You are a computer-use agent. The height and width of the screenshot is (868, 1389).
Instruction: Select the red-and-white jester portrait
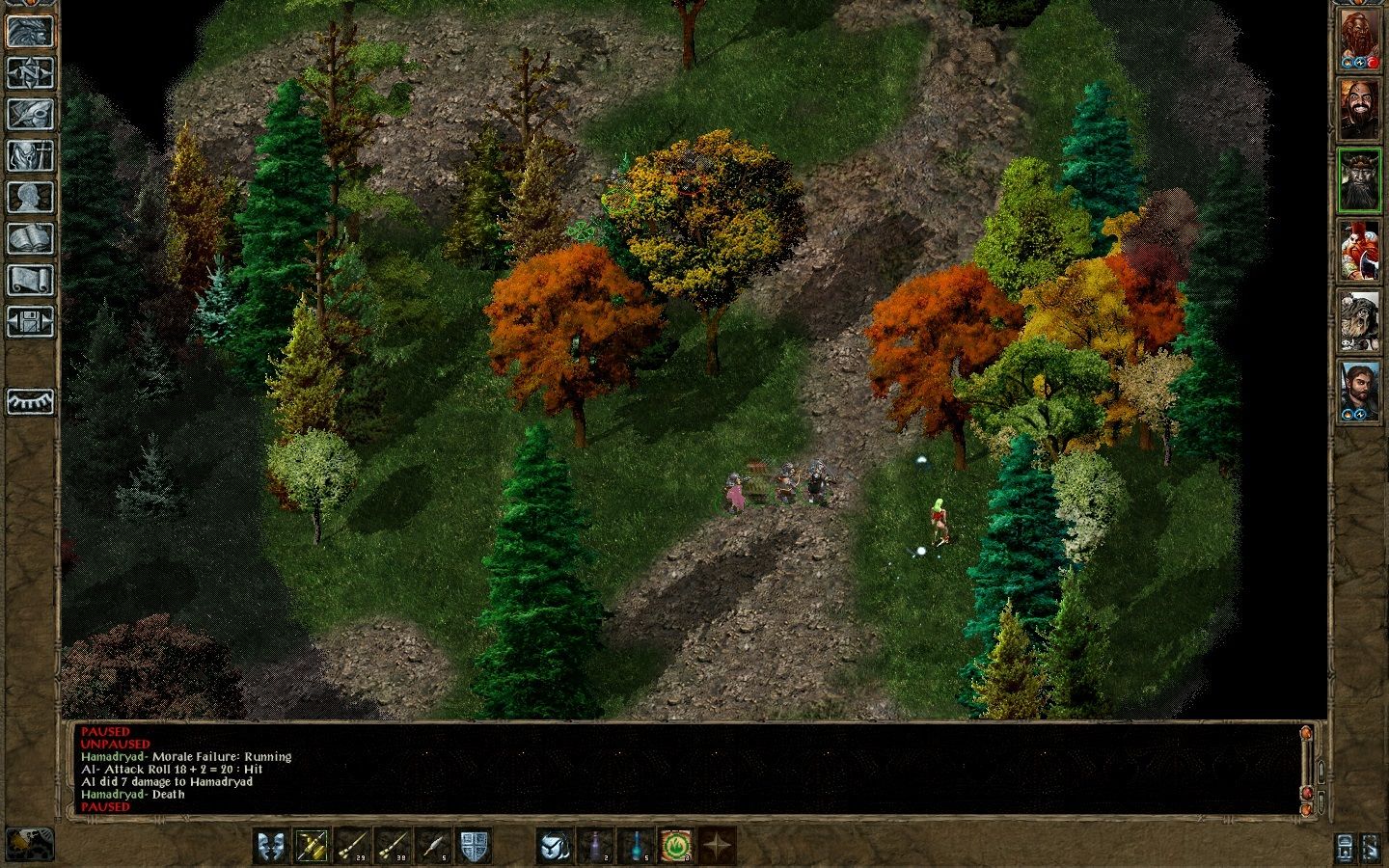[1359, 251]
